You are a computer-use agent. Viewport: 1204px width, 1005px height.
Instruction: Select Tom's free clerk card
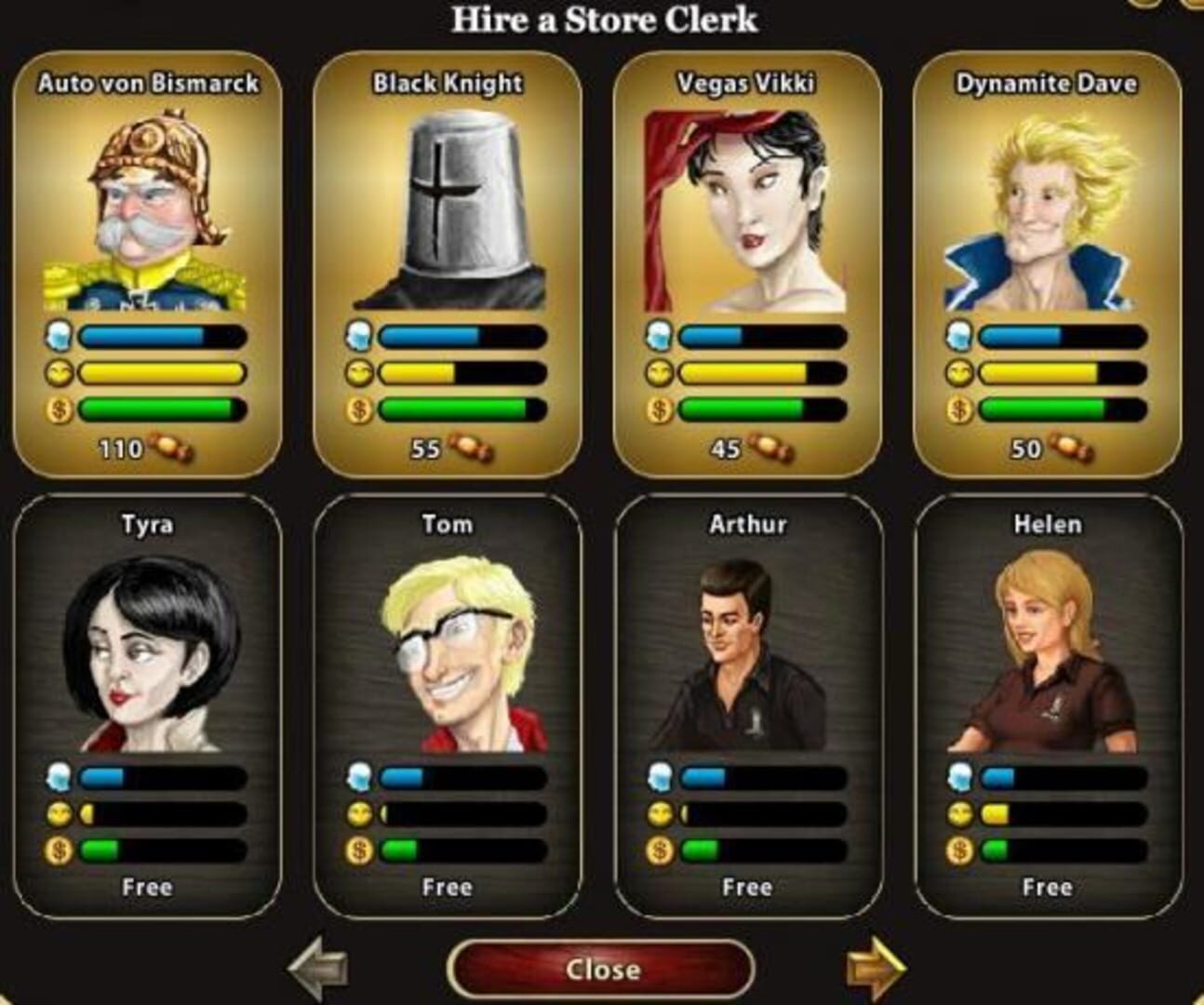(x=448, y=705)
